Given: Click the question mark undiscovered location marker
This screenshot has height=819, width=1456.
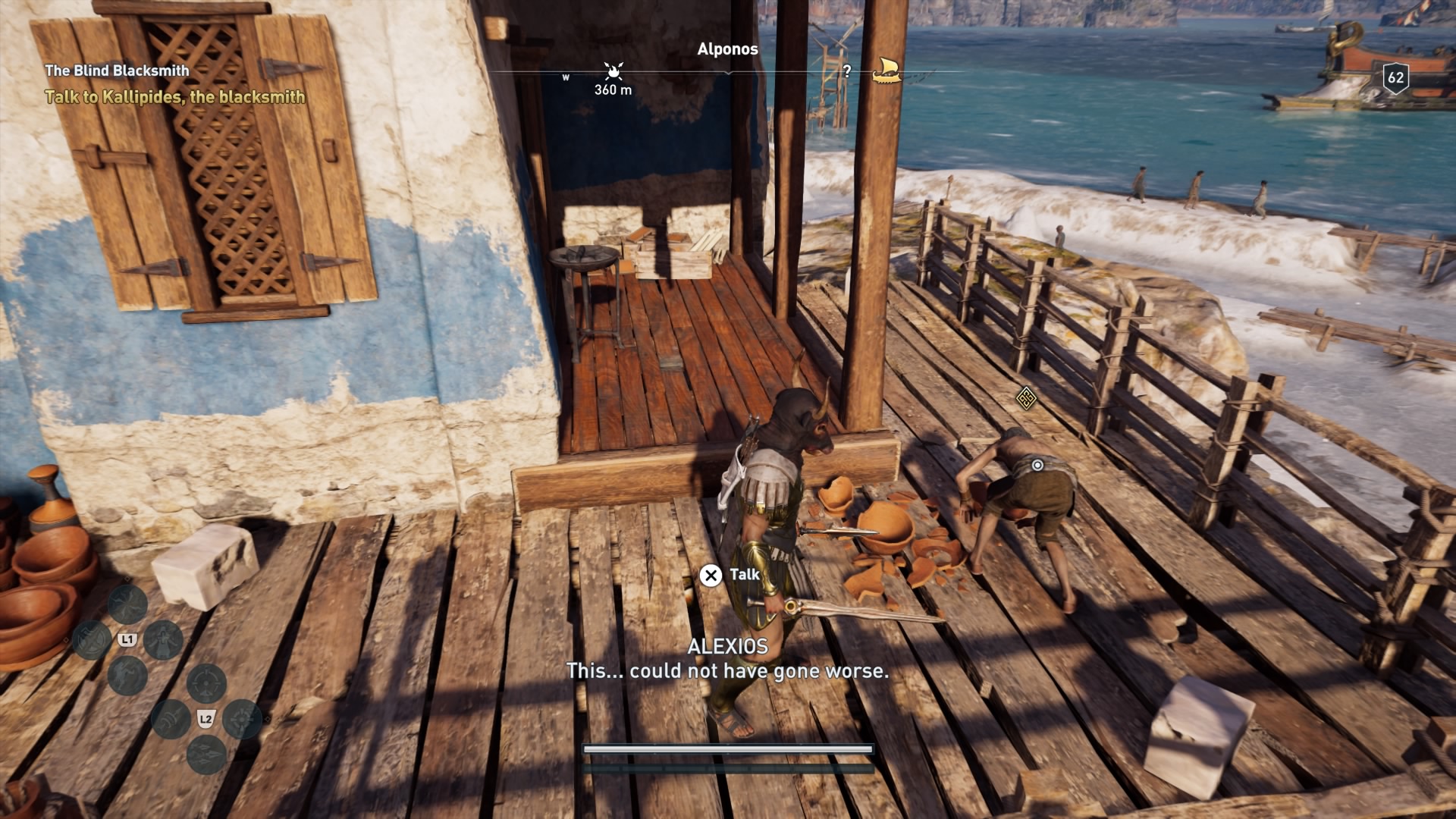Looking at the screenshot, I should [847, 71].
